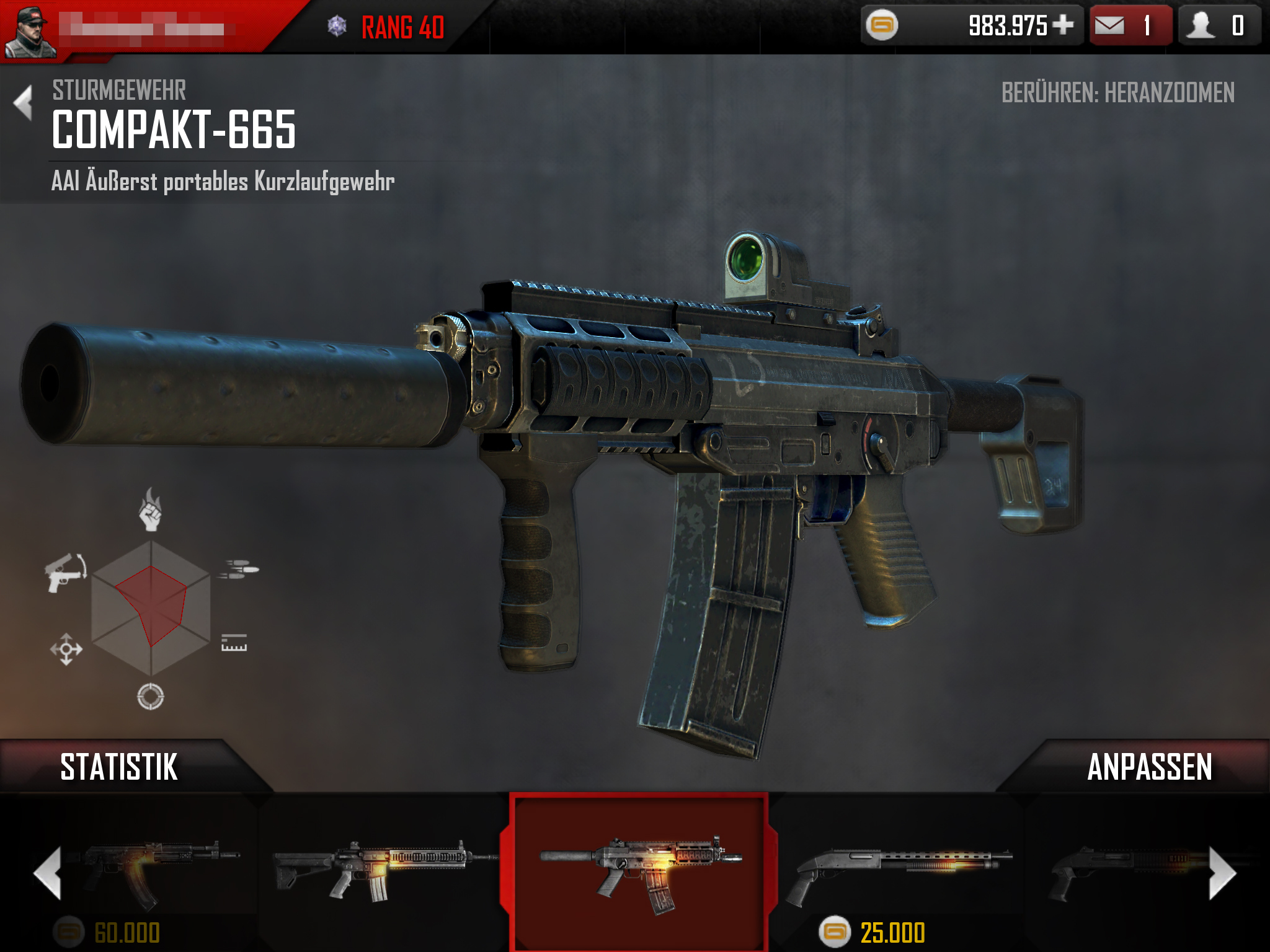Open the friends list silhouette icon
Image resolution: width=1270 pixels, height=952 pixels.
[x=1201, y=25]
